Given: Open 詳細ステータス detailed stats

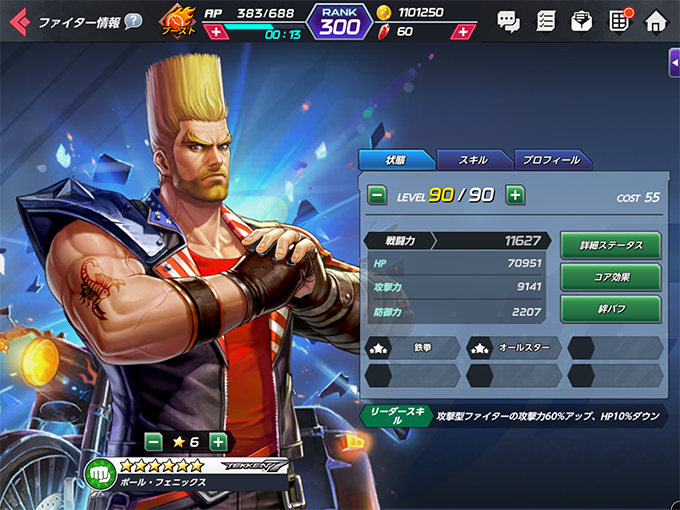Looking at the screenshot, I should [x=609, y=245].
